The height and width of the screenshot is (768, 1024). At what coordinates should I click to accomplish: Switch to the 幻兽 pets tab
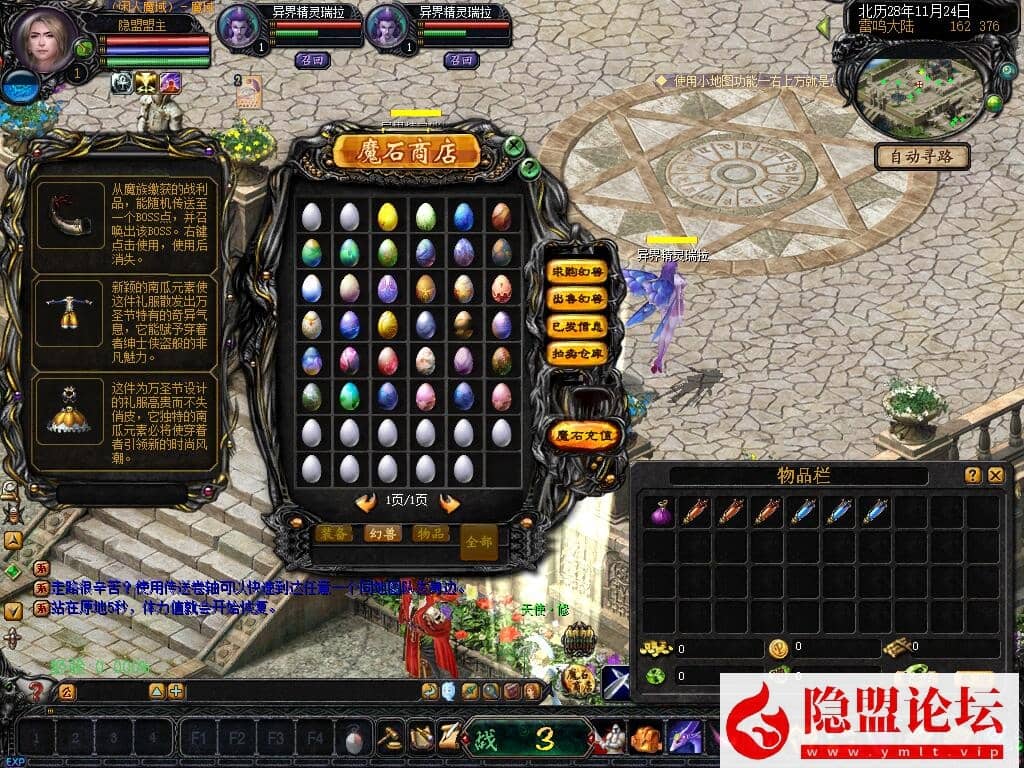coord(382,533)
